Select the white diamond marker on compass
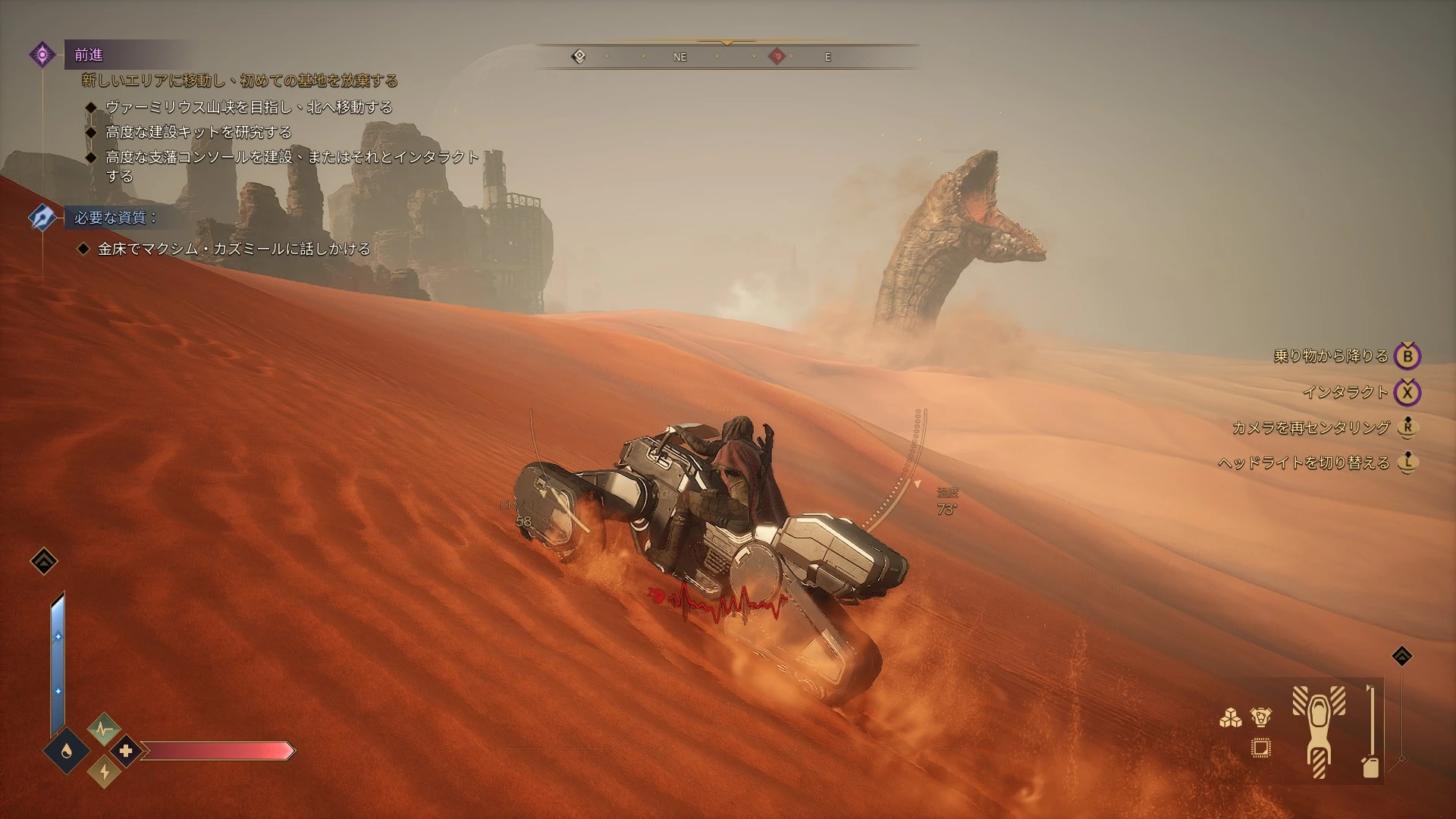The height and width of the screenshot is (819, 1456). pyautogui.click(x=579, y=56)
